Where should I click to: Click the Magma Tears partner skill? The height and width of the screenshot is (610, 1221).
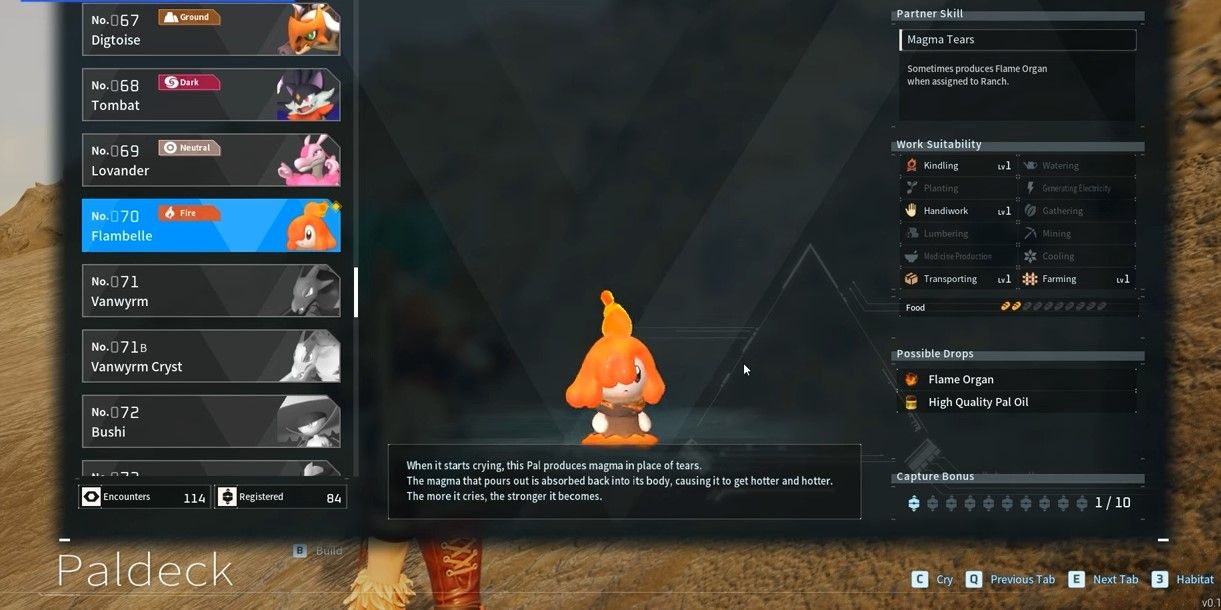click(x=1017, y=40)
